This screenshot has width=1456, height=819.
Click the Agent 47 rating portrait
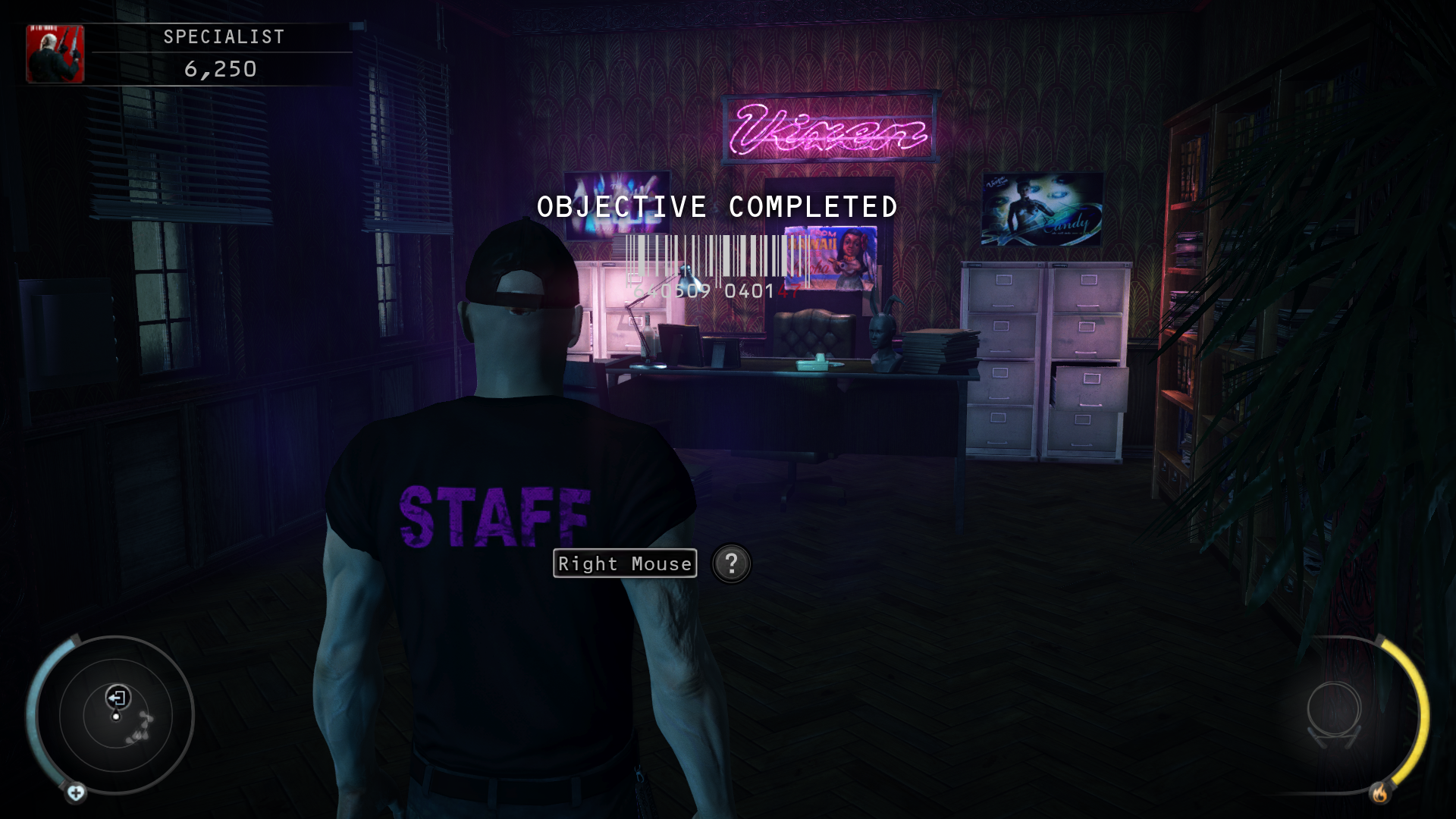[55, 54]
